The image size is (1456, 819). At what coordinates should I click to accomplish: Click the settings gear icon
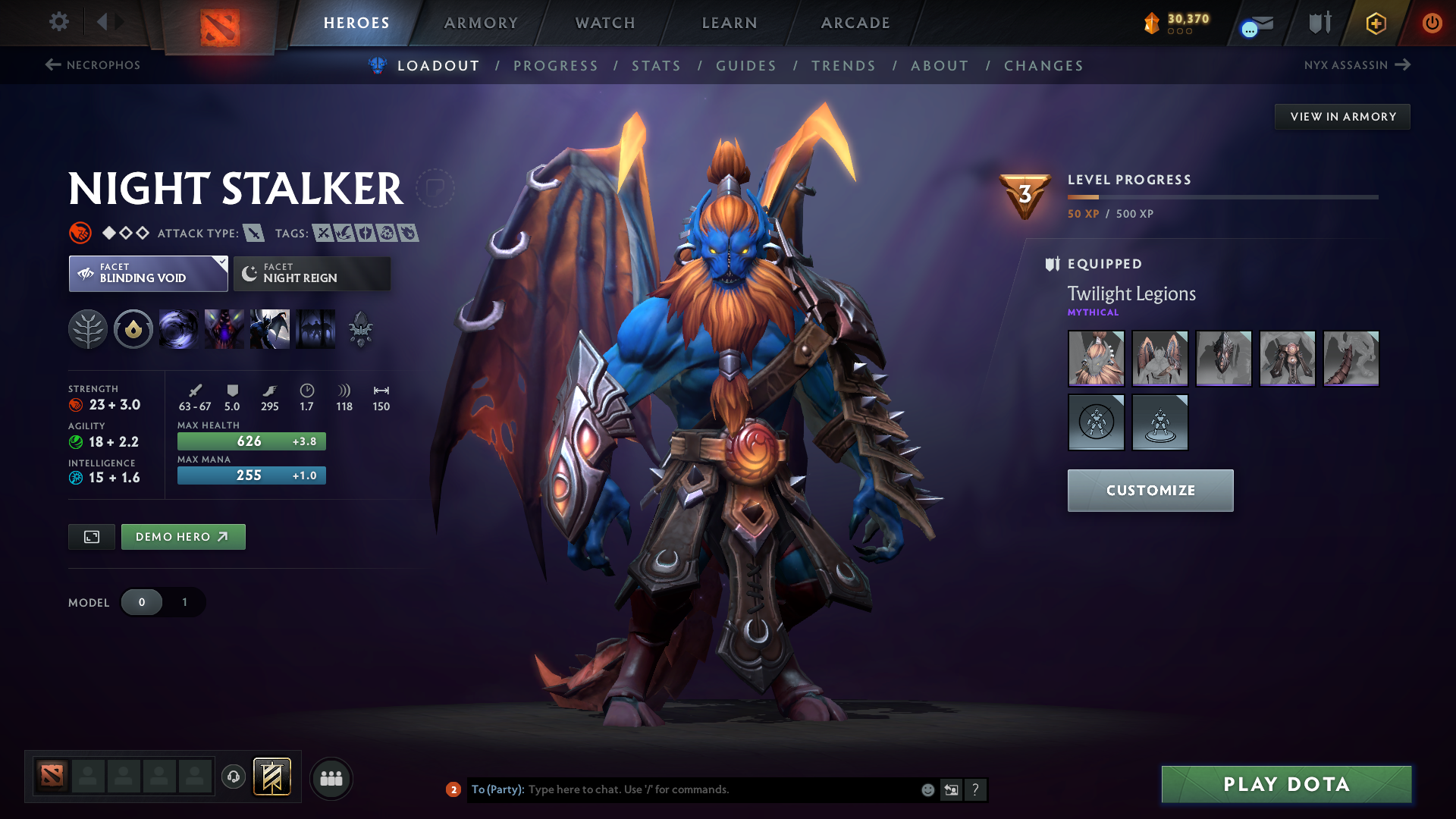tap(58, 22)
